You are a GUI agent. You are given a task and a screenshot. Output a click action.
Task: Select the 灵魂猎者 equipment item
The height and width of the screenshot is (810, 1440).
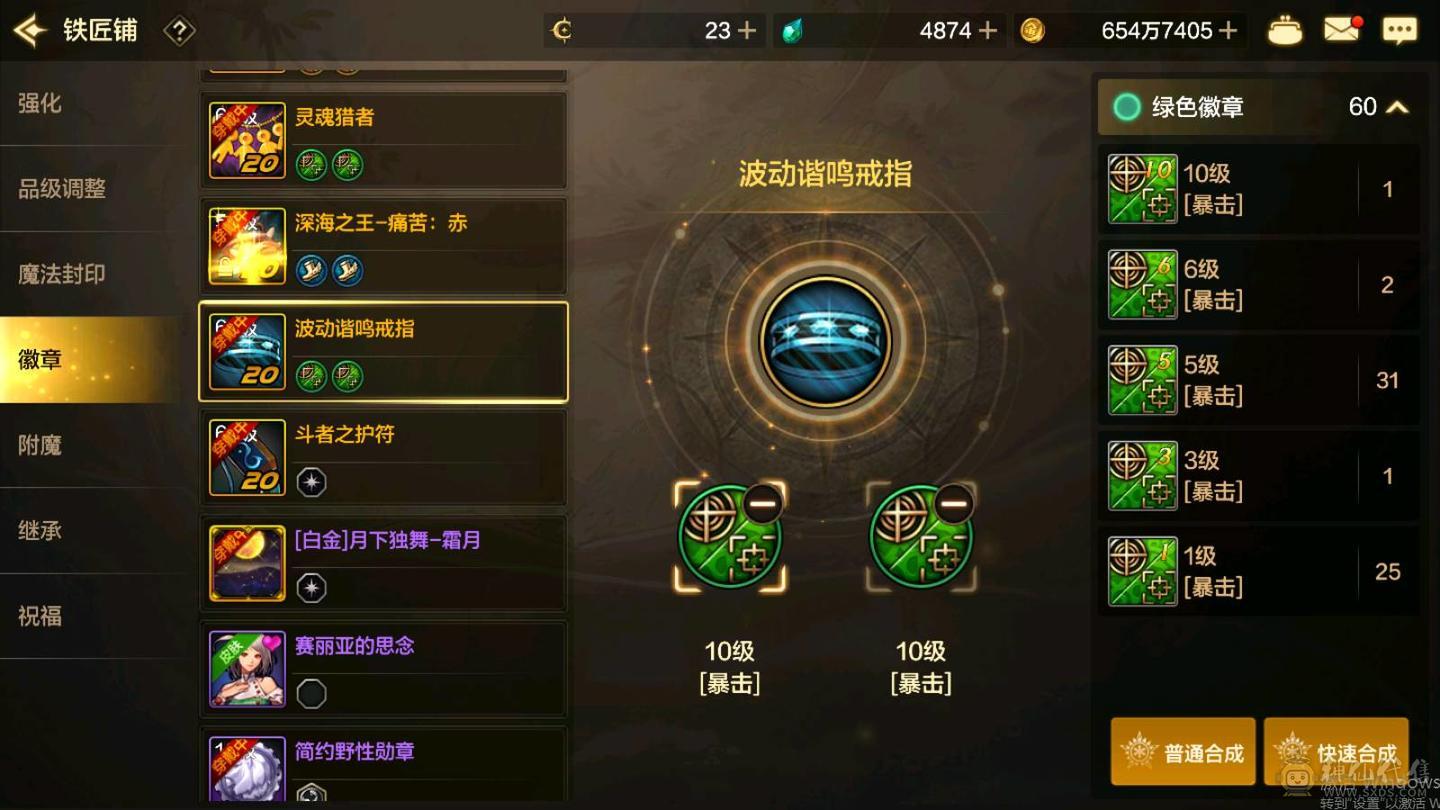tap(384, 140)
